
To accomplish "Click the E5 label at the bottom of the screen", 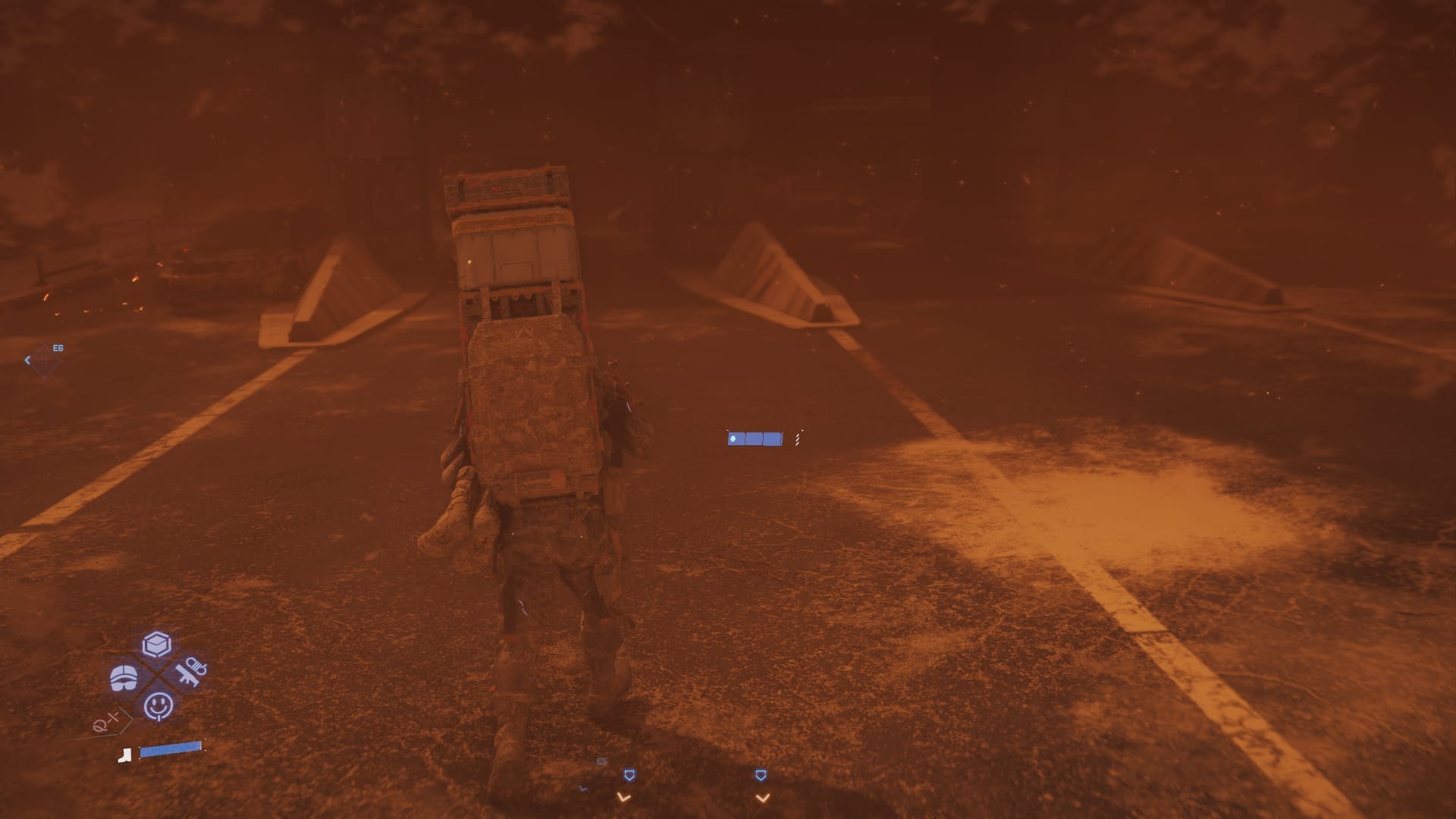I will pos(600,761).
